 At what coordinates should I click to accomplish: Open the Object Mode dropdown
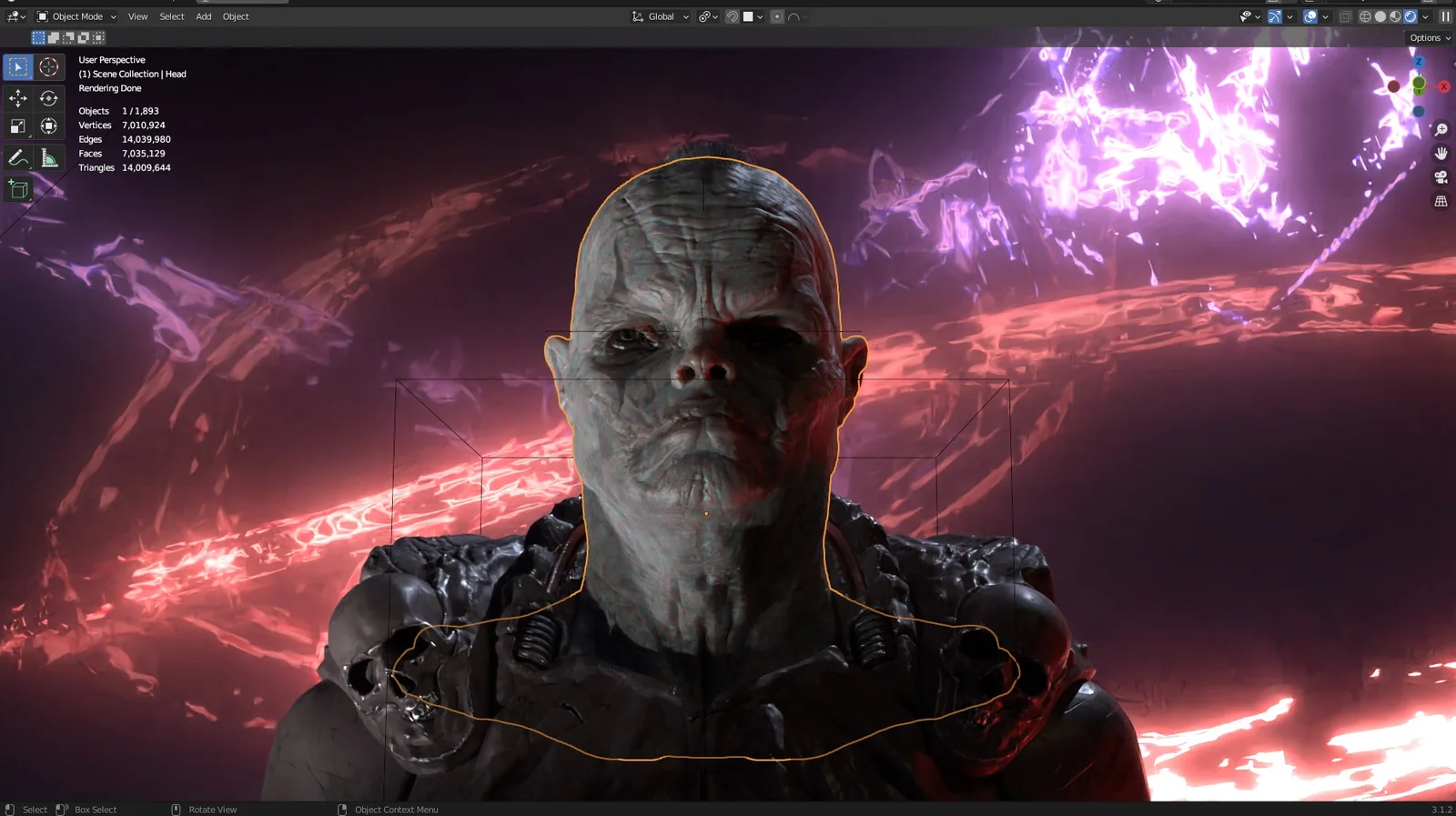point(77,15)
